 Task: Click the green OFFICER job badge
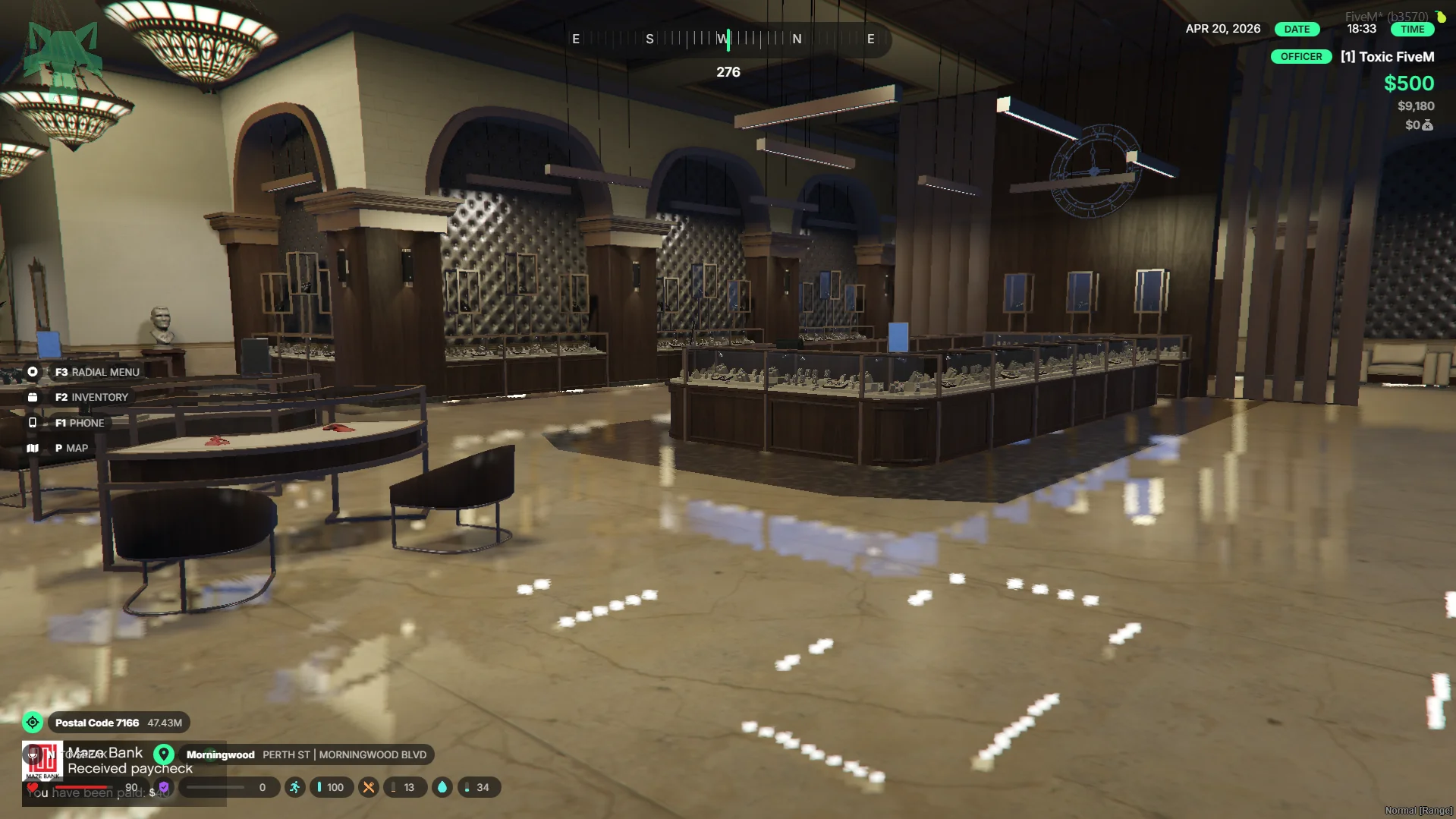tap(1300, 57)
